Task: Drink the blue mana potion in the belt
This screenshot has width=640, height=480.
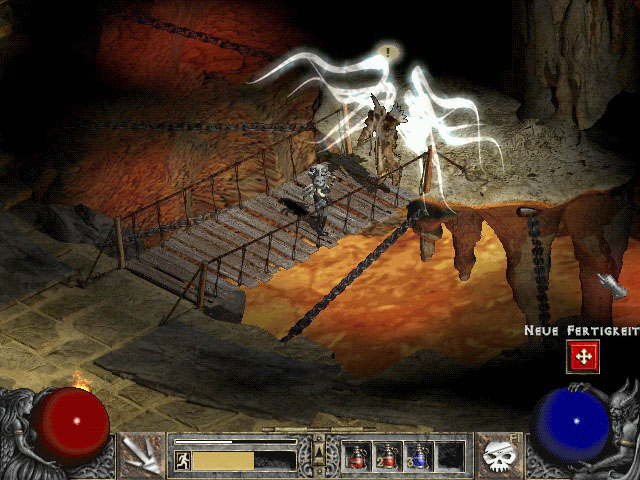Action: (418, 455)
